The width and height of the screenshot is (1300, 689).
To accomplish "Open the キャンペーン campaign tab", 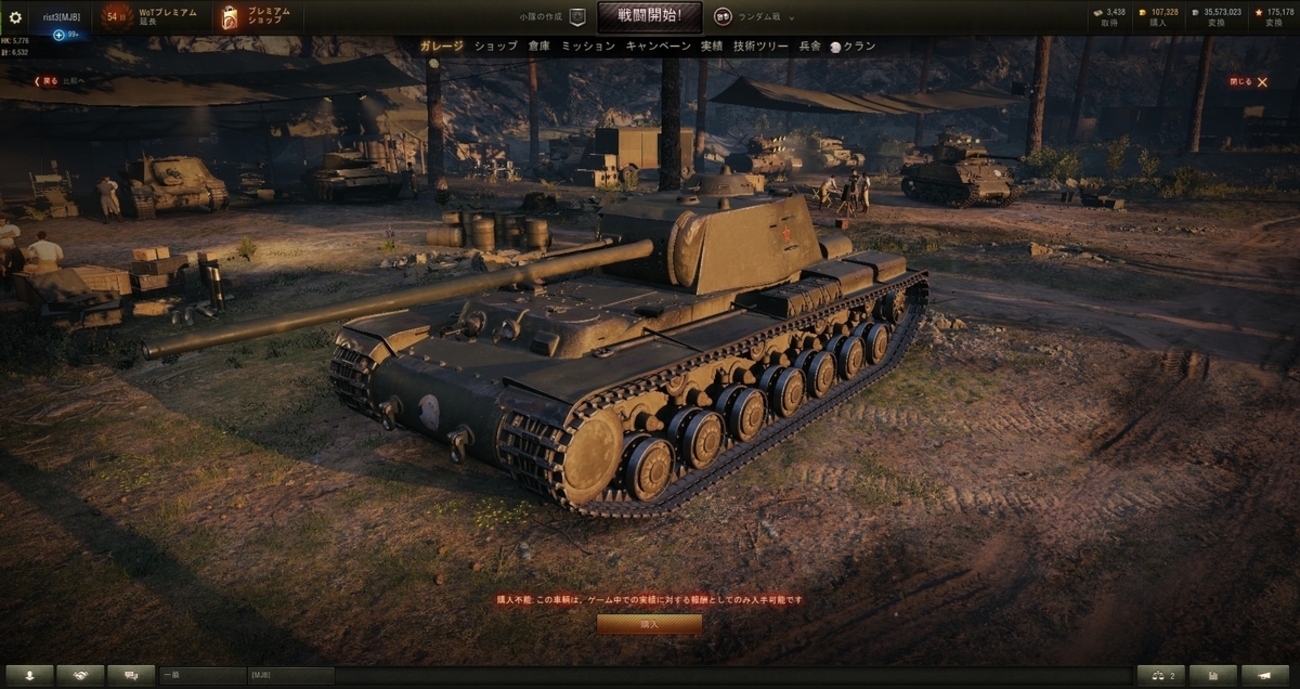I will pyautogui.click(x=658, y=46).
